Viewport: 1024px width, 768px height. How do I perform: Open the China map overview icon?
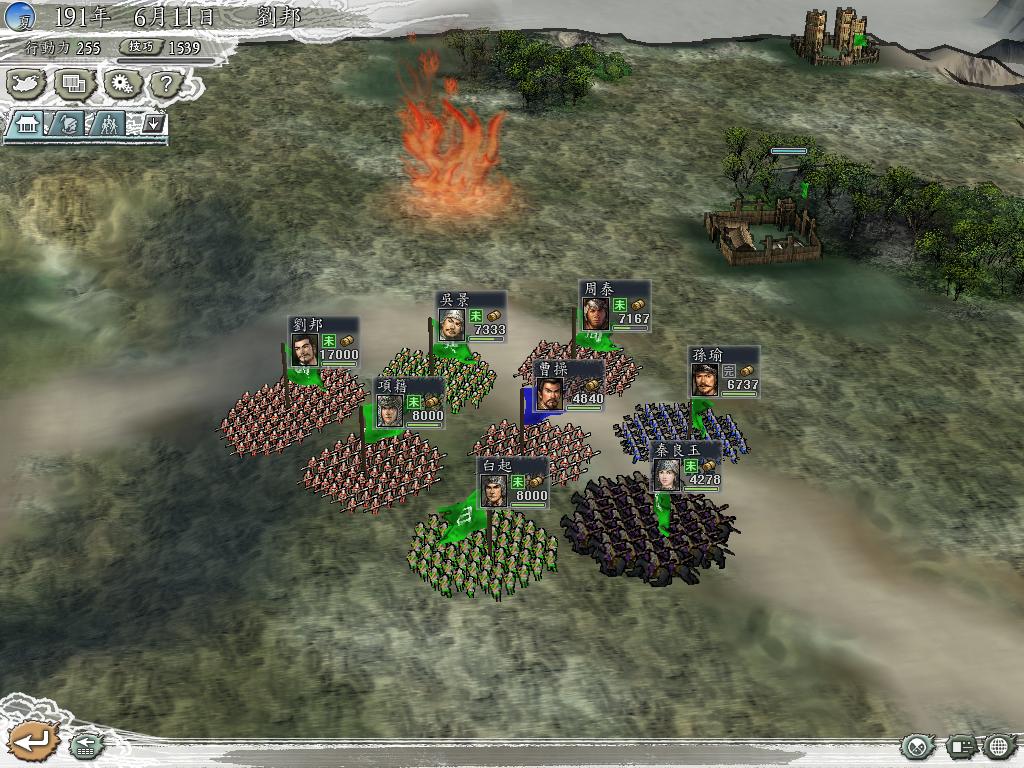click(28, 84)
